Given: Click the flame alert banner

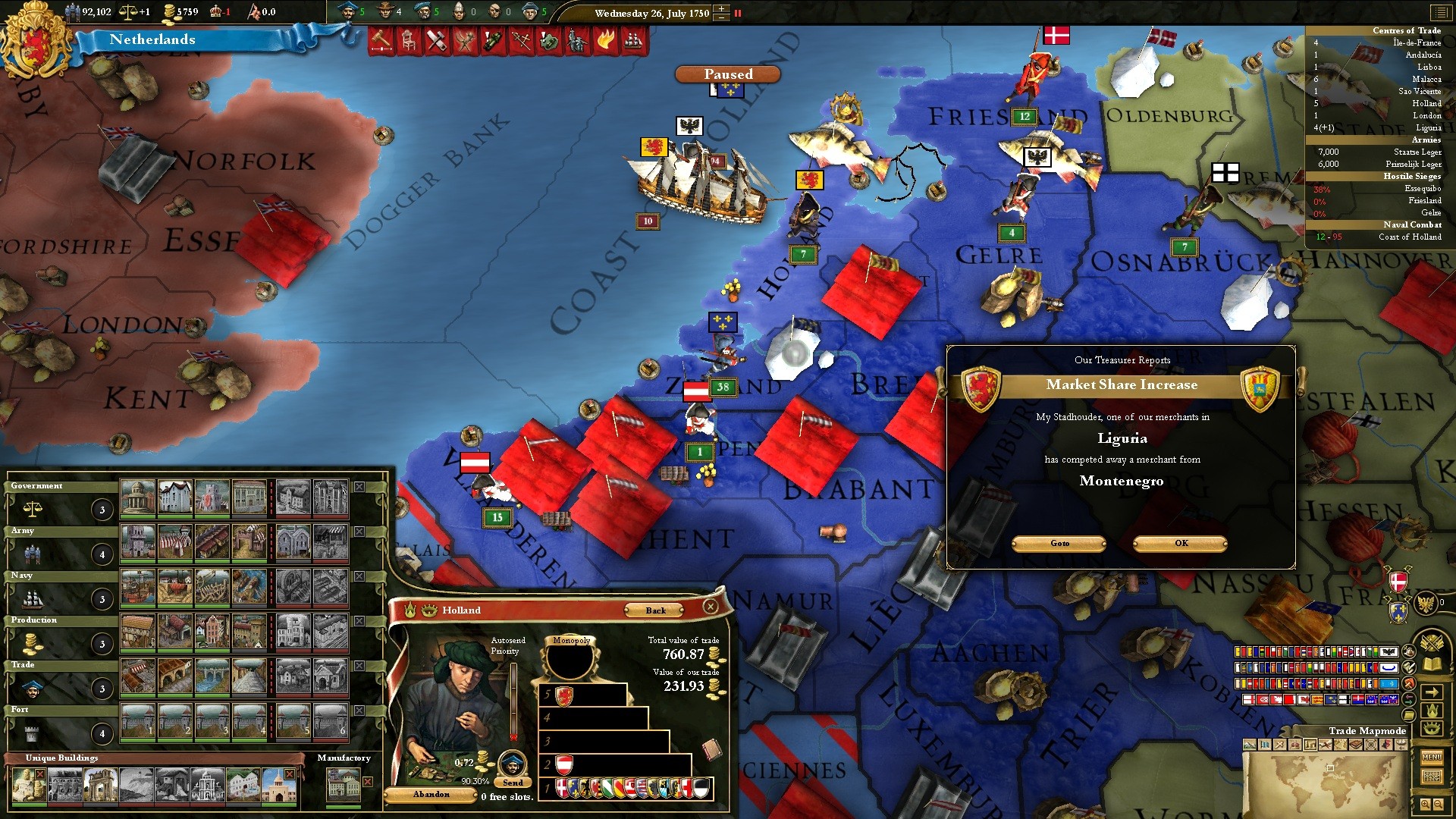Looking at the screenshot, I should click(605, 40).
